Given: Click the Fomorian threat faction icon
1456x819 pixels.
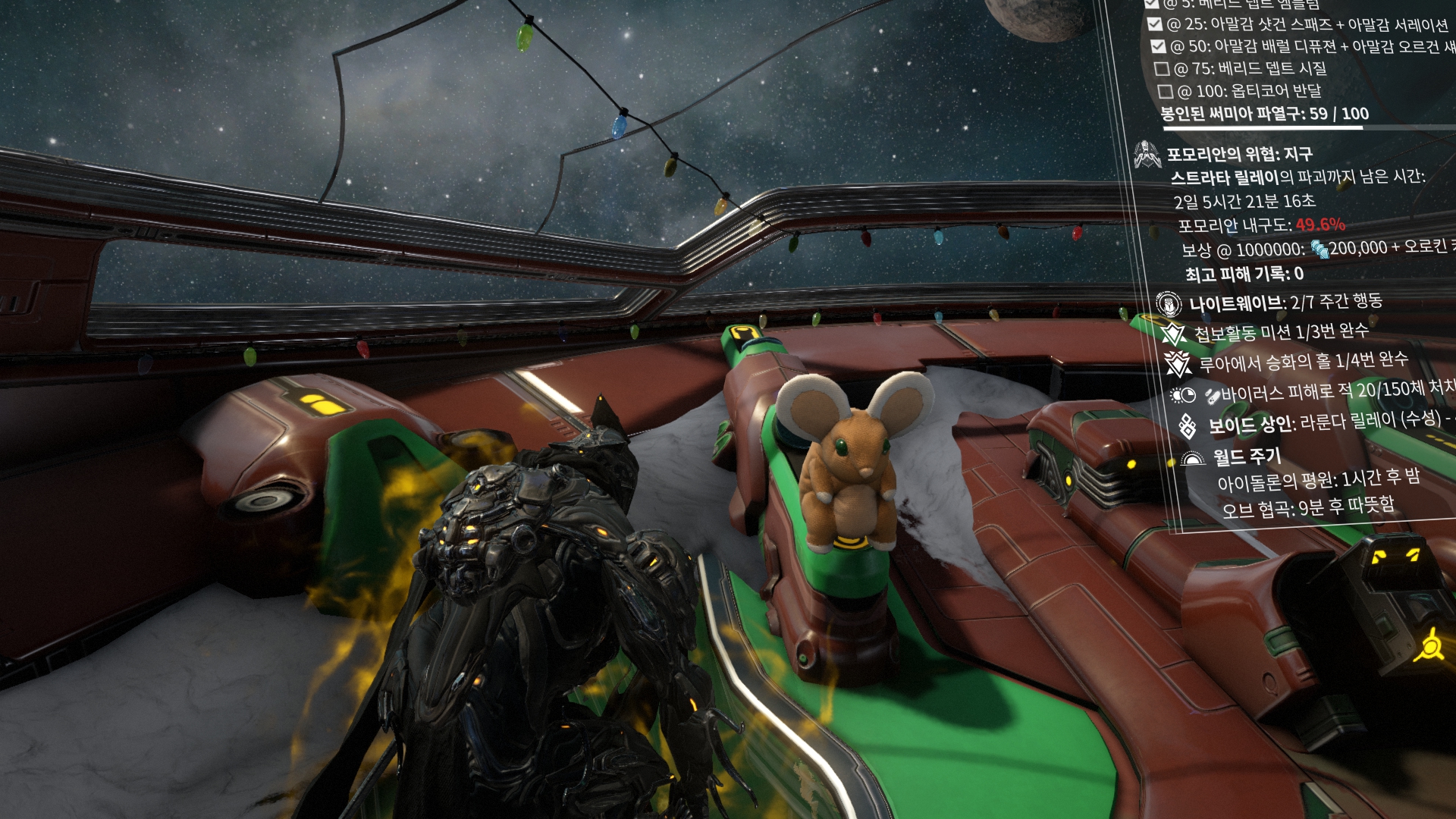Looking at the screenshot, I should [1147, 154].
